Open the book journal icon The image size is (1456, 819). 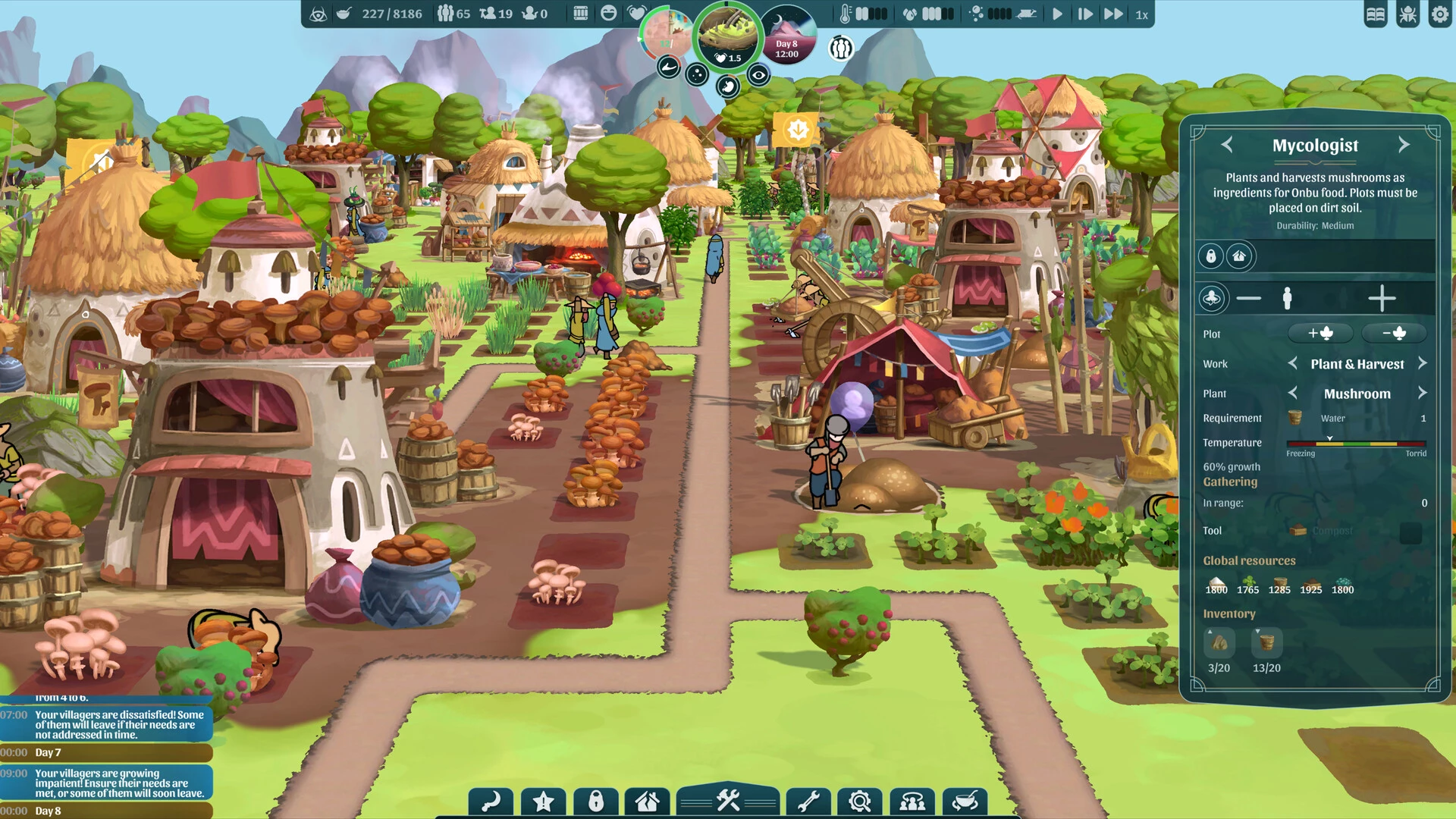1376,14
